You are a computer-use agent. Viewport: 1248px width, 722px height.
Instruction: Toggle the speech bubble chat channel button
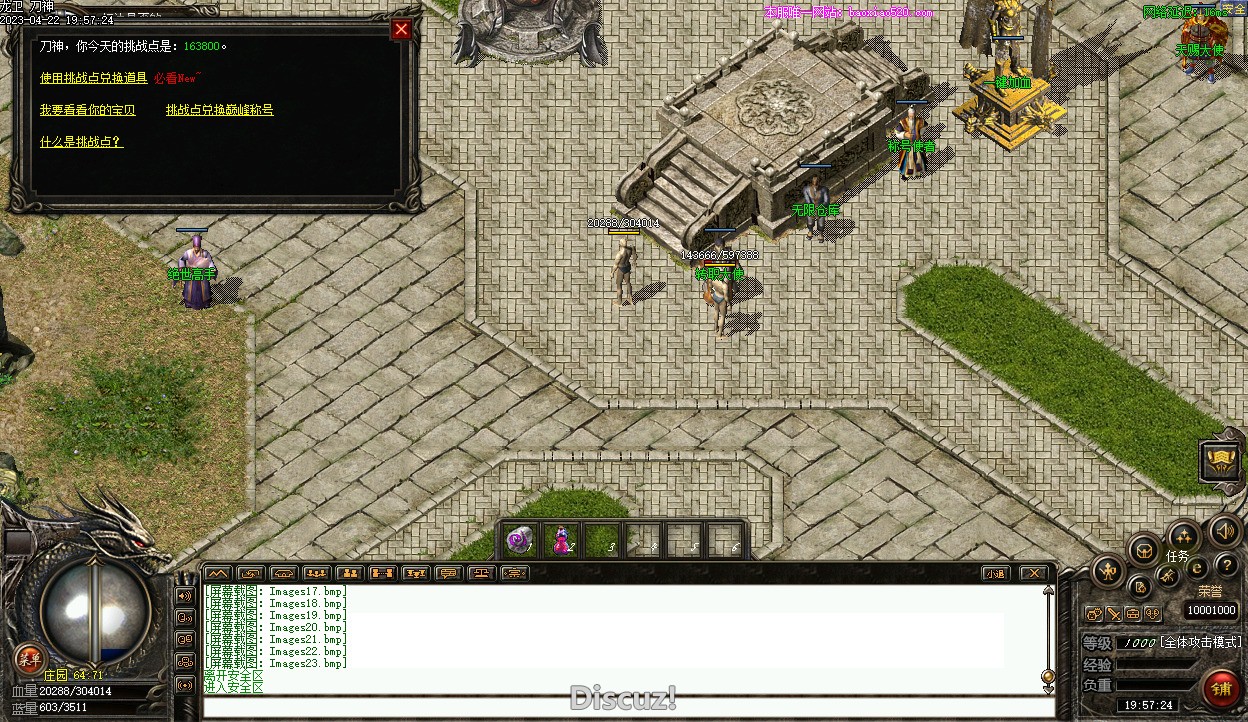click(448, 573)
